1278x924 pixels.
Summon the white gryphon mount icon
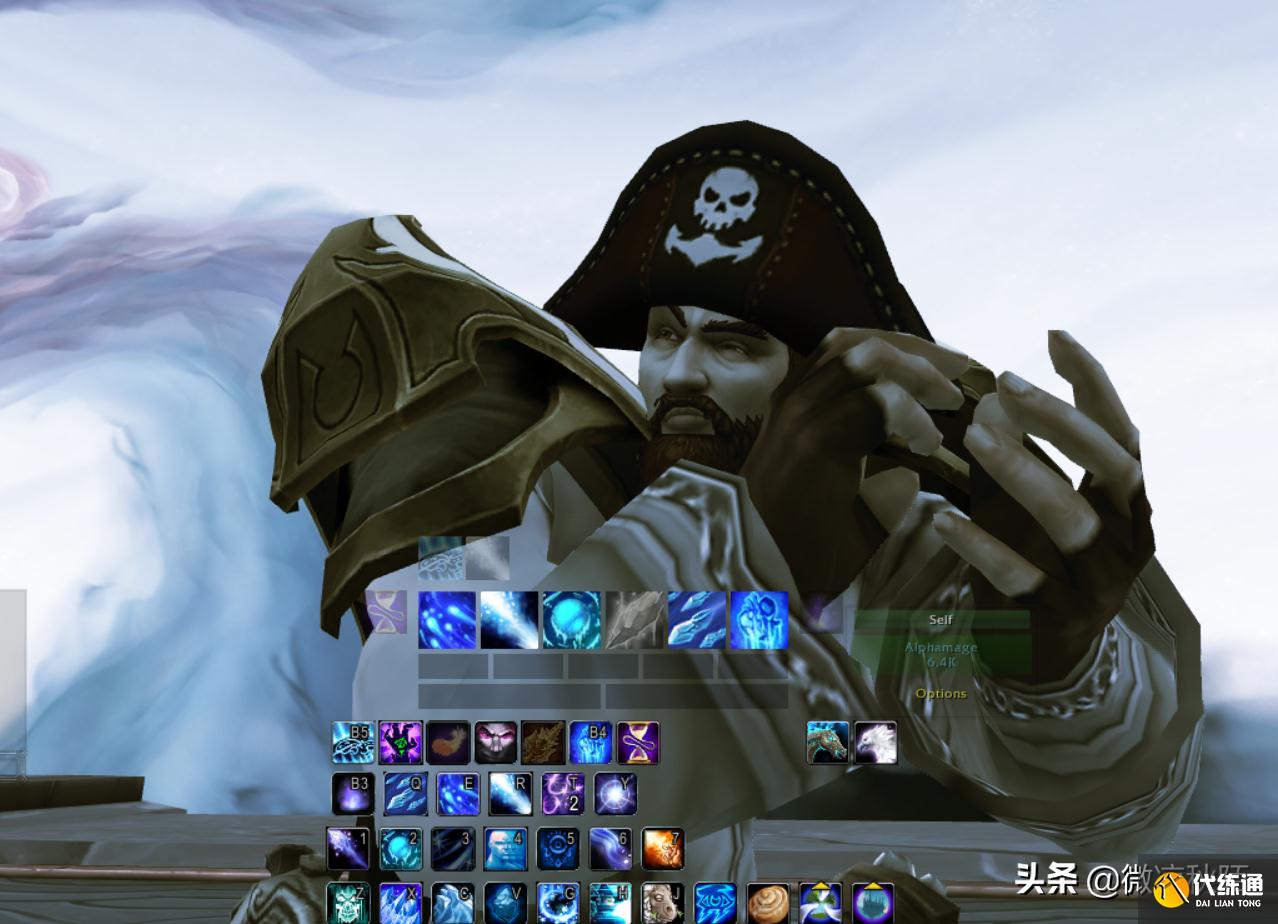(x=875, y=743)
